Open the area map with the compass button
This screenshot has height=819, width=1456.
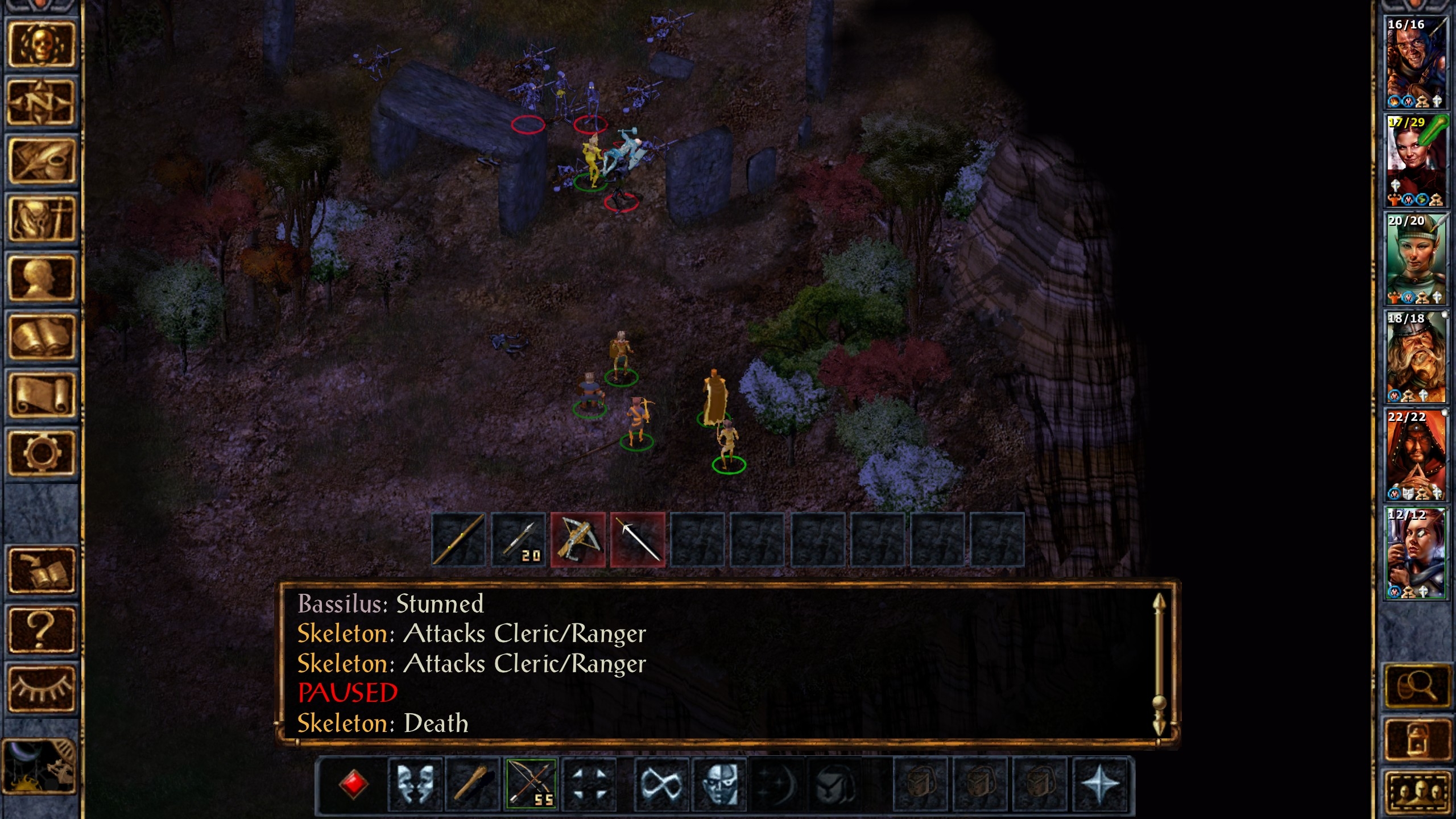click(x=41, y=103)
